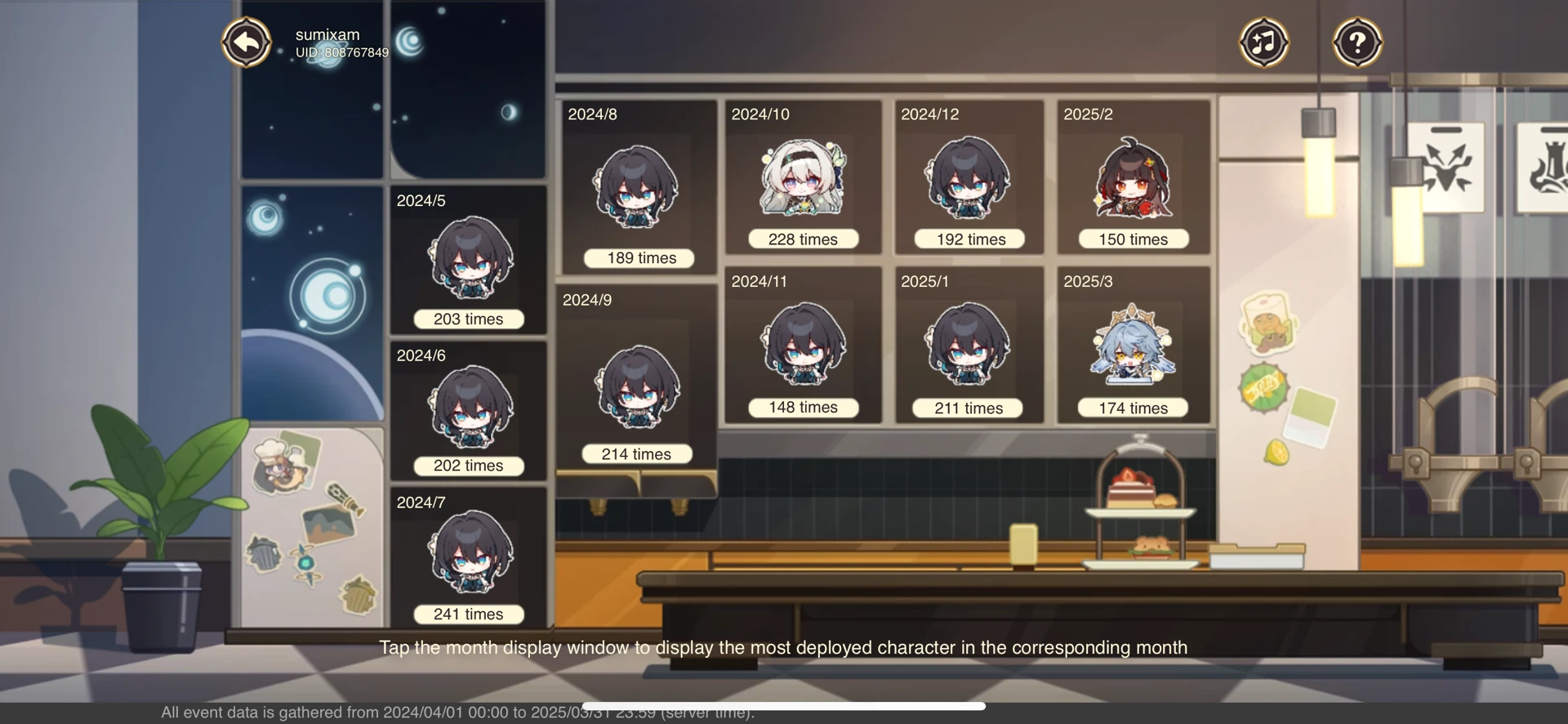The image size is (1568, 724).
Task: Open the music settings icon
Action: coord(1263,42)
